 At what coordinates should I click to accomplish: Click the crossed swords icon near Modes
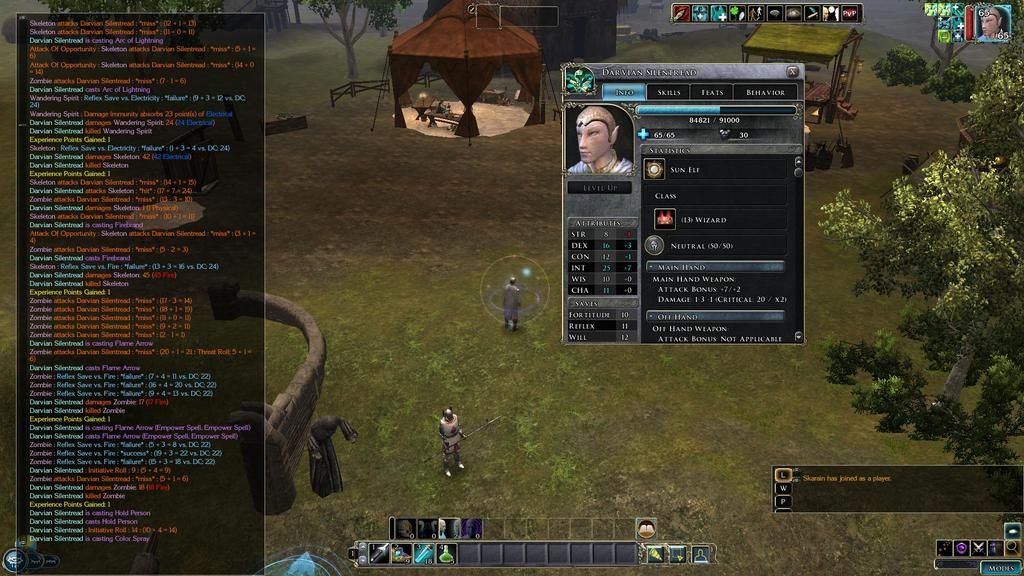point(979,548)
